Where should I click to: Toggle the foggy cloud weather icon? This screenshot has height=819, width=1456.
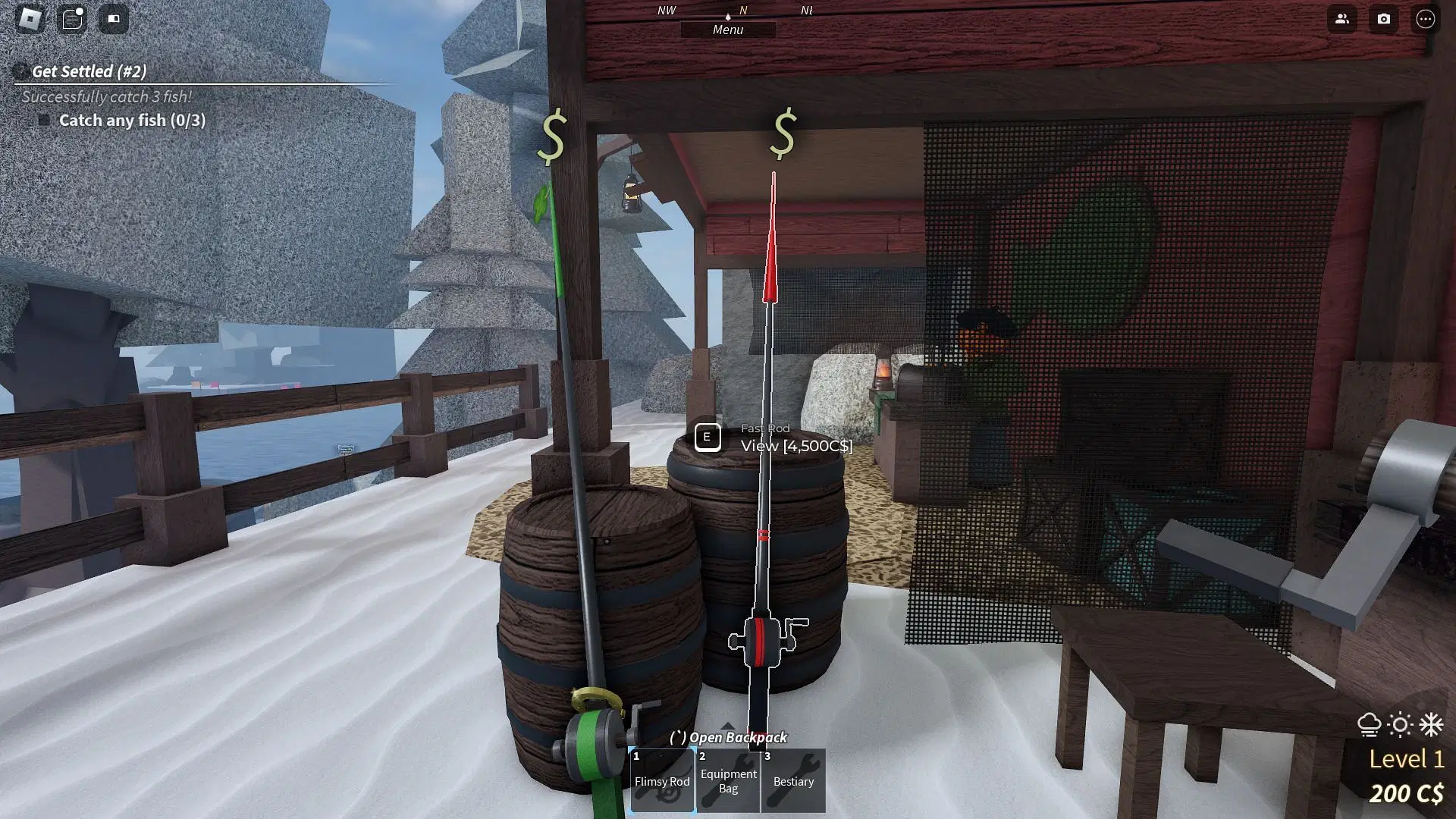coord(1370,726)
